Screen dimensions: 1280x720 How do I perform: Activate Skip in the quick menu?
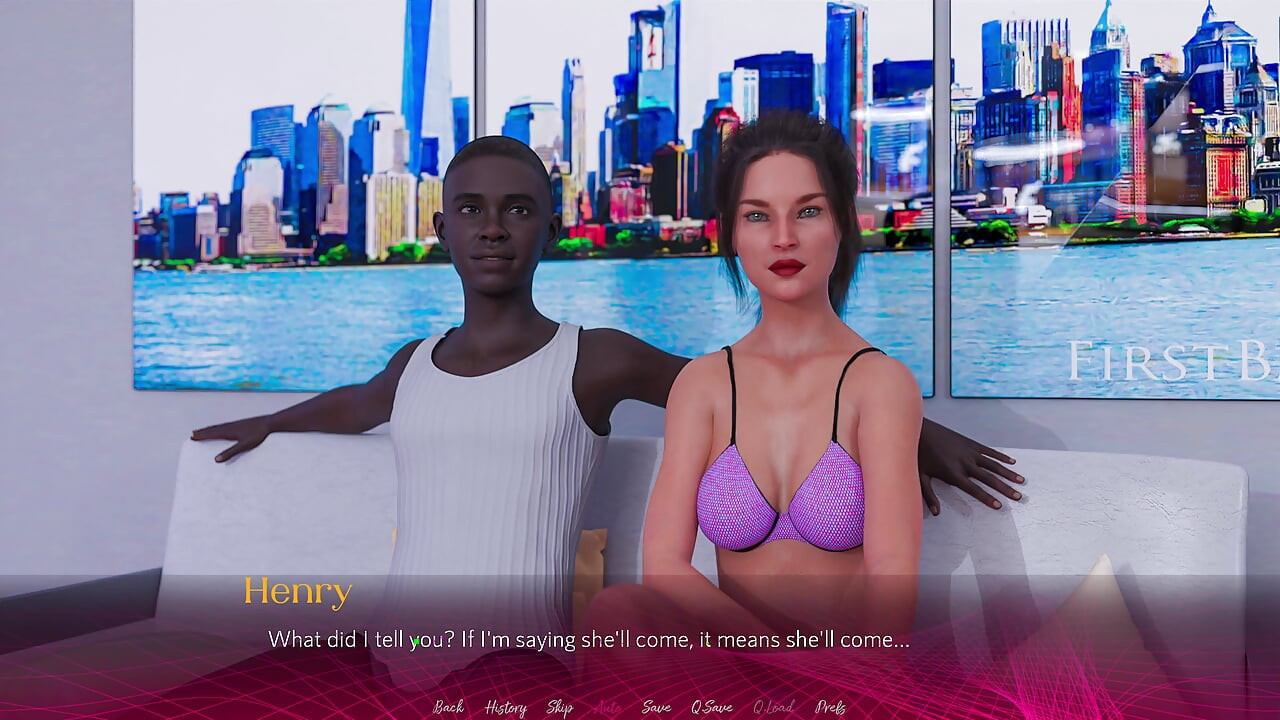pyautogui.click(x=559, y=707)
